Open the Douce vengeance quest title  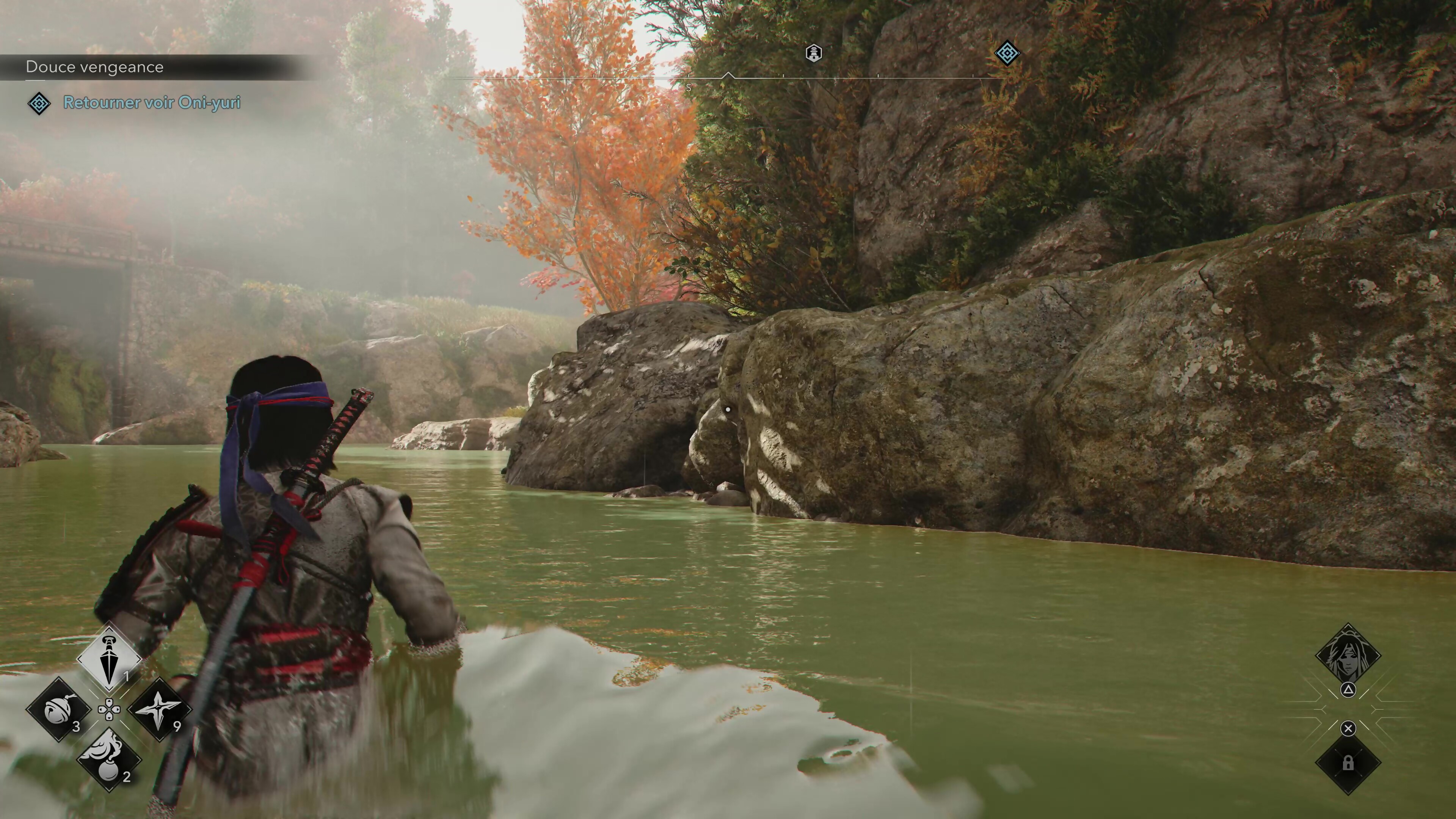[x=95, y=67]
